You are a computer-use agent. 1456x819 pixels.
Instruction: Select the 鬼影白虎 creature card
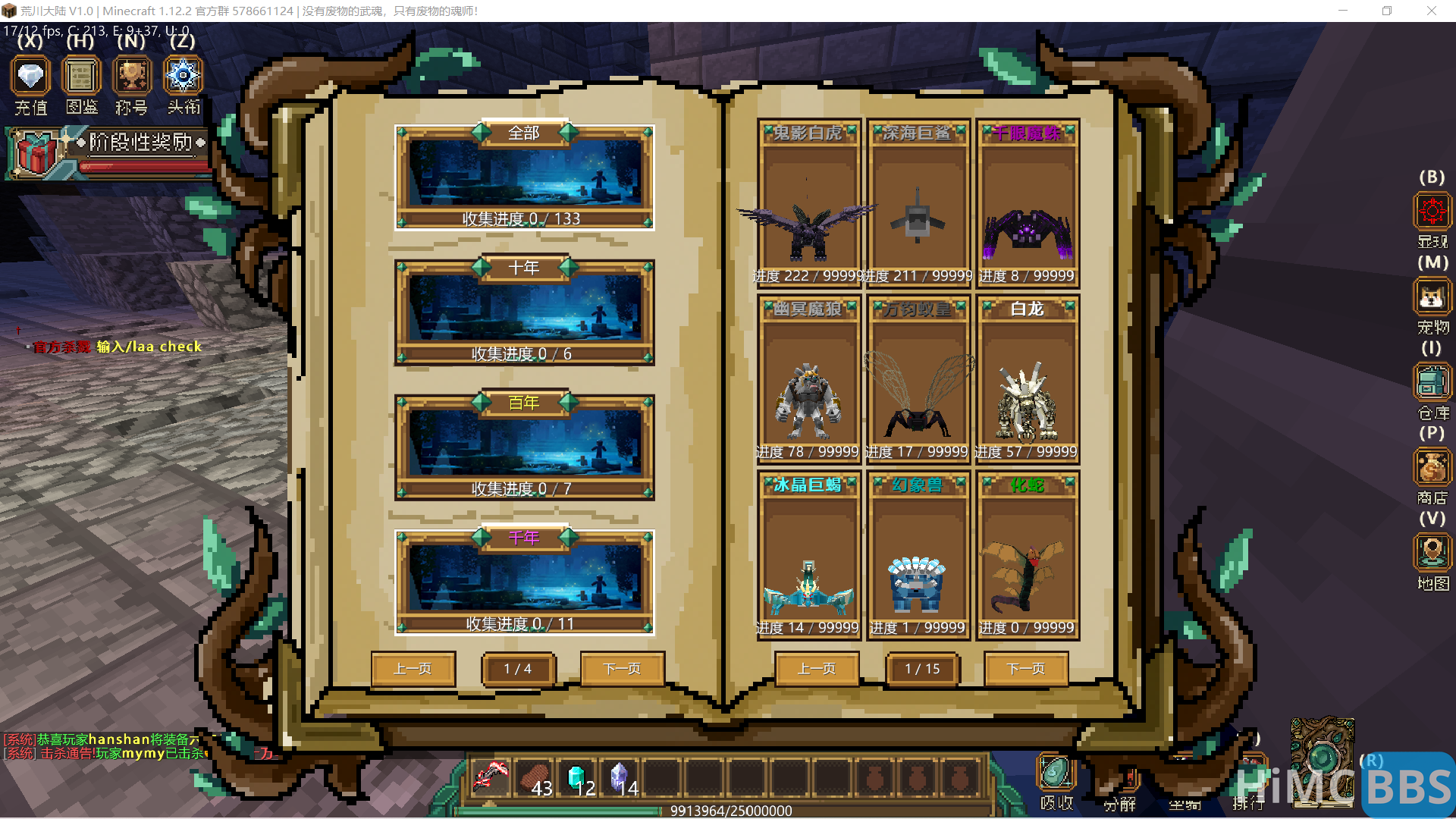coord(808,203)
